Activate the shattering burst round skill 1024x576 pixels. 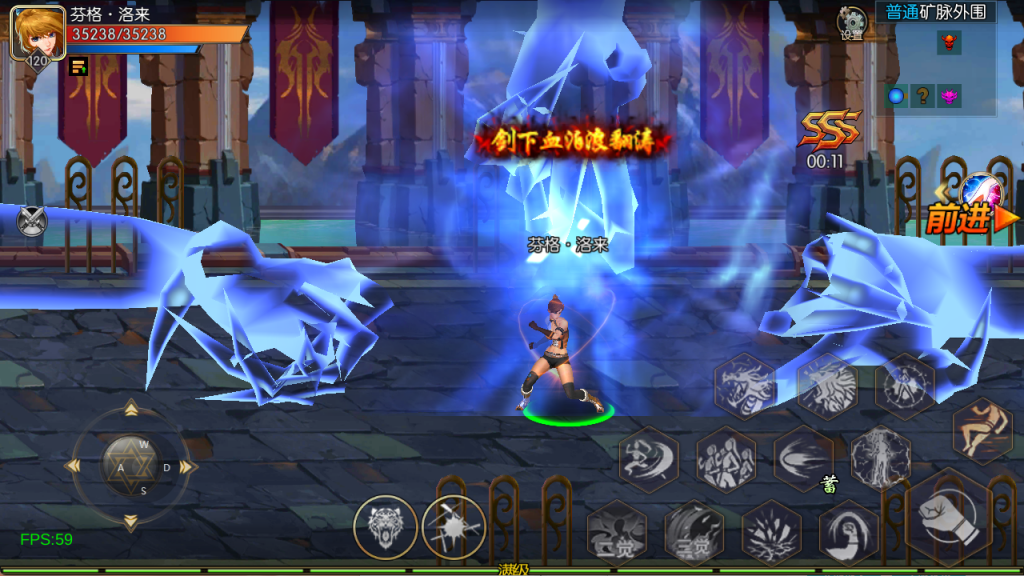pyautogui.click(x=453, y=527)
